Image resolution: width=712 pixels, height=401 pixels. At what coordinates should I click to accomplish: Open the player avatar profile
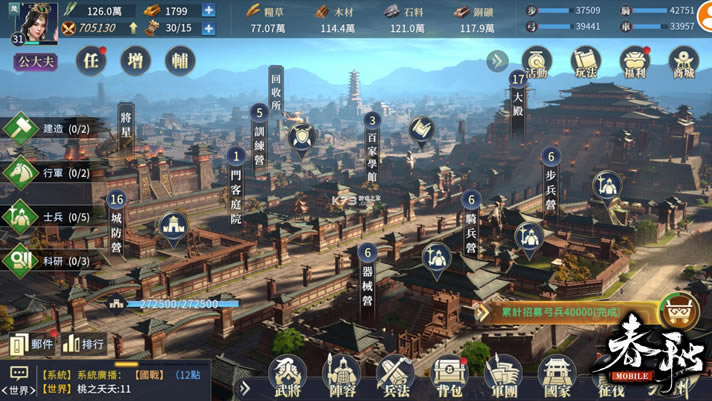coord(29,21)
